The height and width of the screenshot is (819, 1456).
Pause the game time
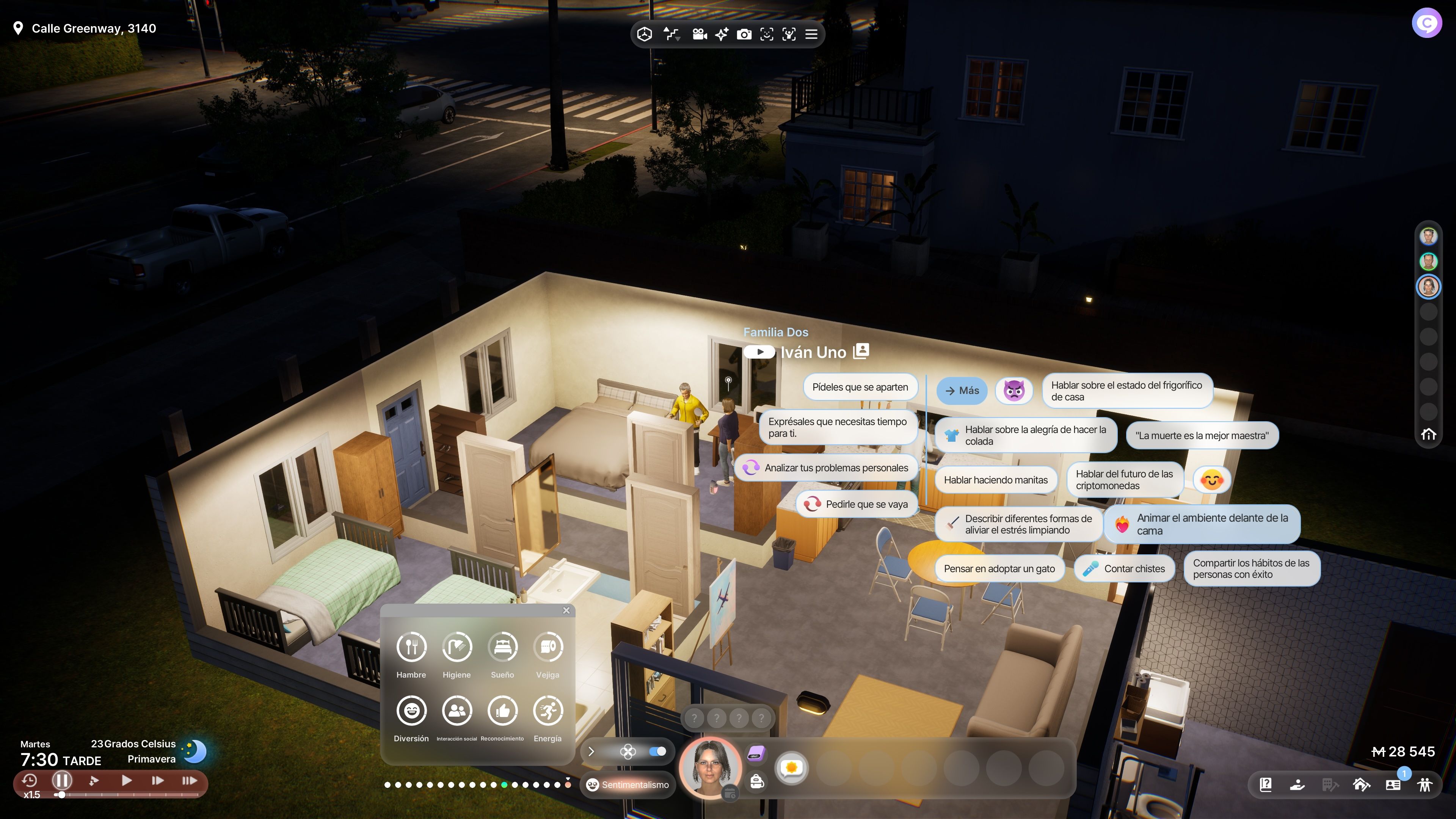pyautogui.click(x=61, y=781)
